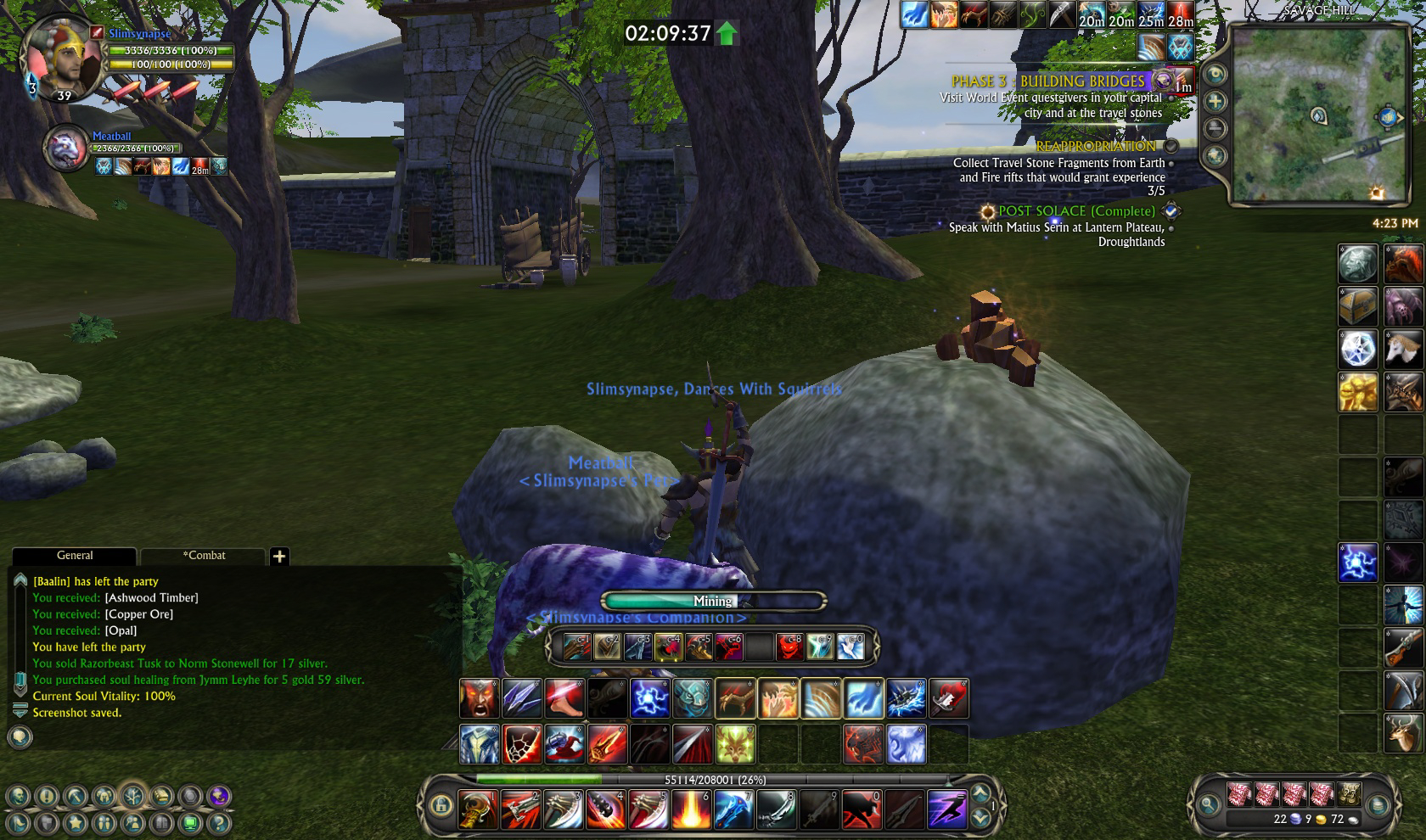Open the Combat chat tab
This screenshot has width=1426, height=840.
(204, 556)
